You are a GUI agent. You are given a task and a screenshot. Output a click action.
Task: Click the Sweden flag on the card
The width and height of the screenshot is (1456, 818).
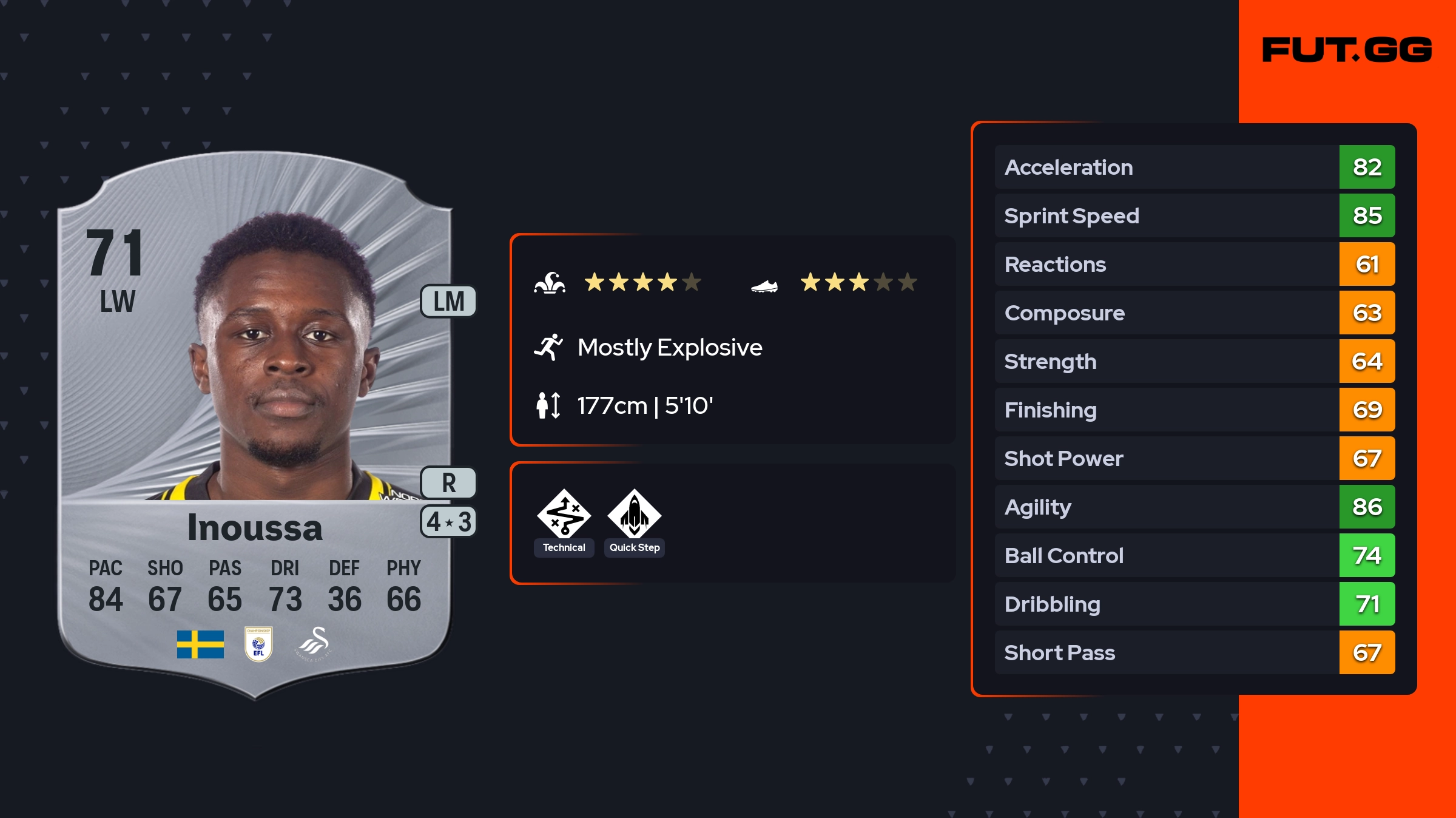click(x=200, y=644)
